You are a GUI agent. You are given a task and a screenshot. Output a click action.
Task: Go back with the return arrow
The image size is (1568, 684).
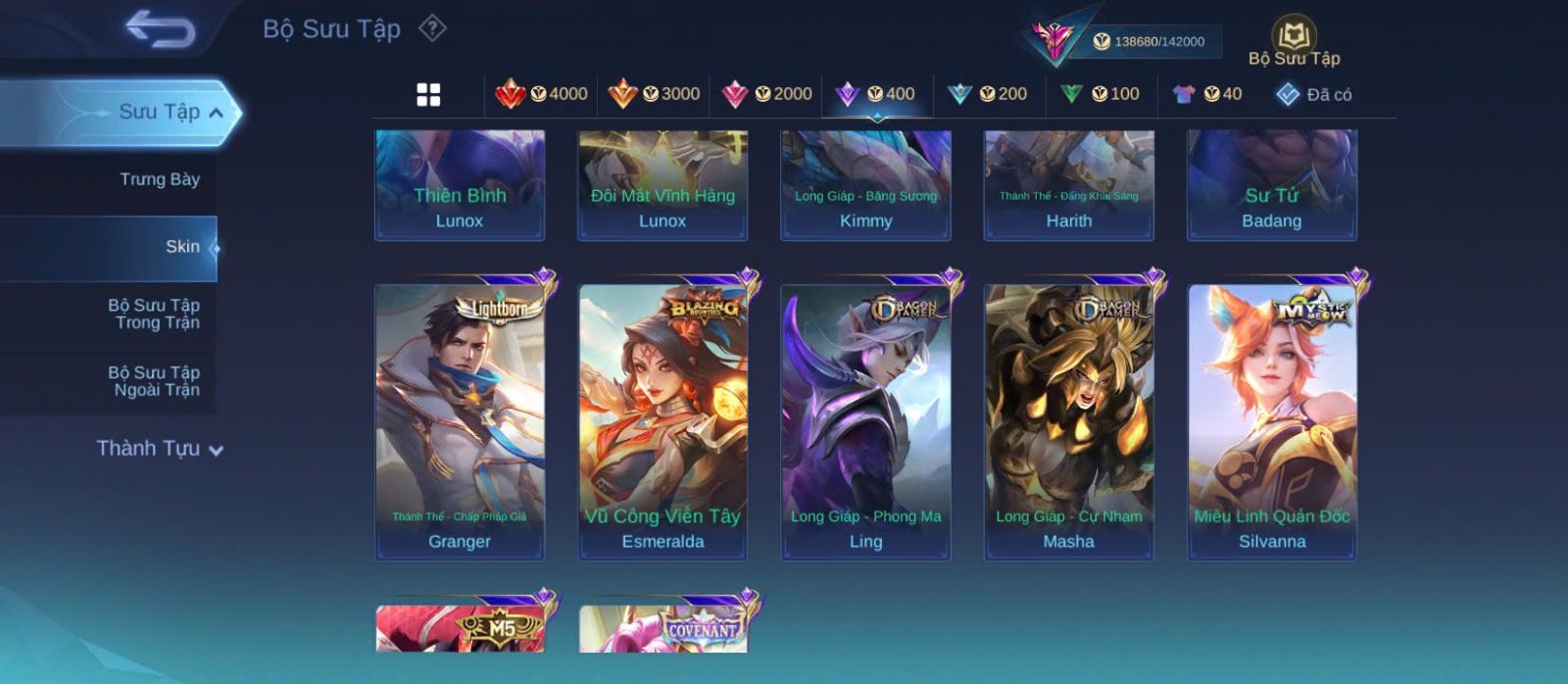point(160,29)
